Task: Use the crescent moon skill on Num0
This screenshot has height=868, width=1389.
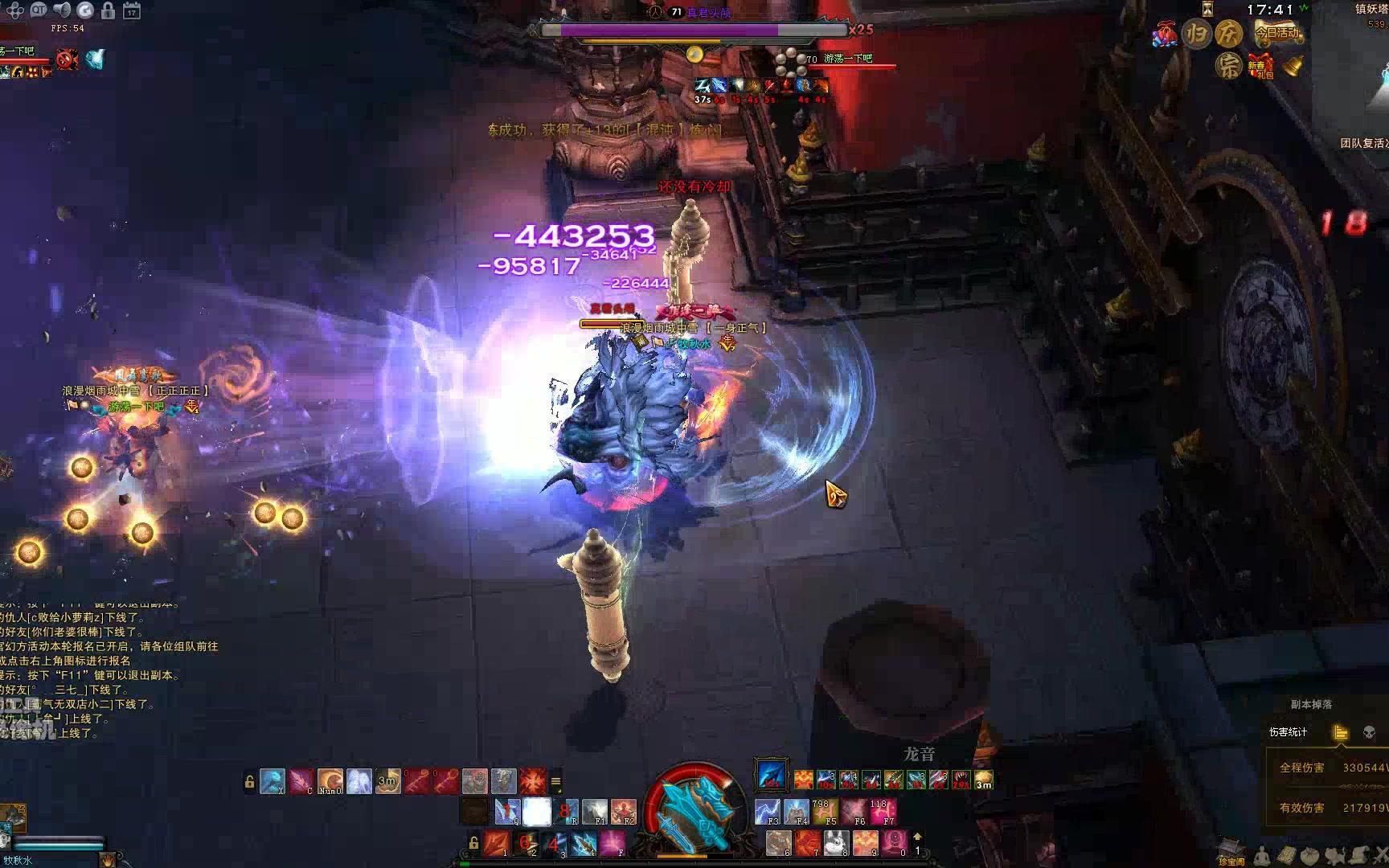Action: coord(330,780)
